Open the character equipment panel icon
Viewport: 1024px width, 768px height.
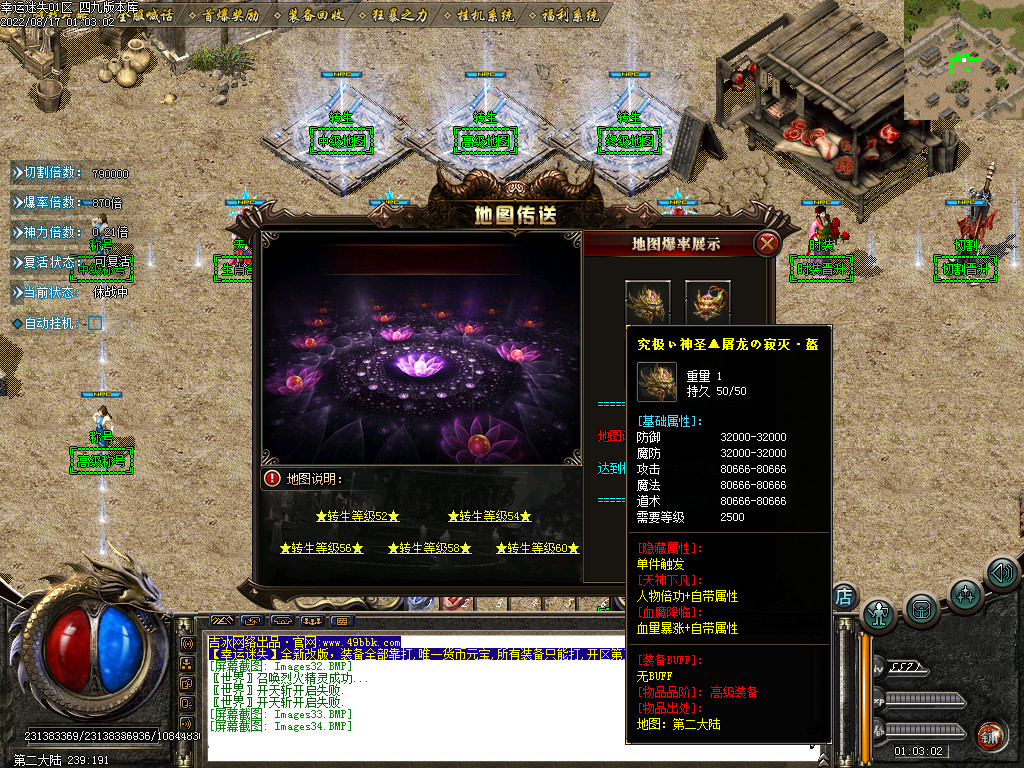pos(878,612)
